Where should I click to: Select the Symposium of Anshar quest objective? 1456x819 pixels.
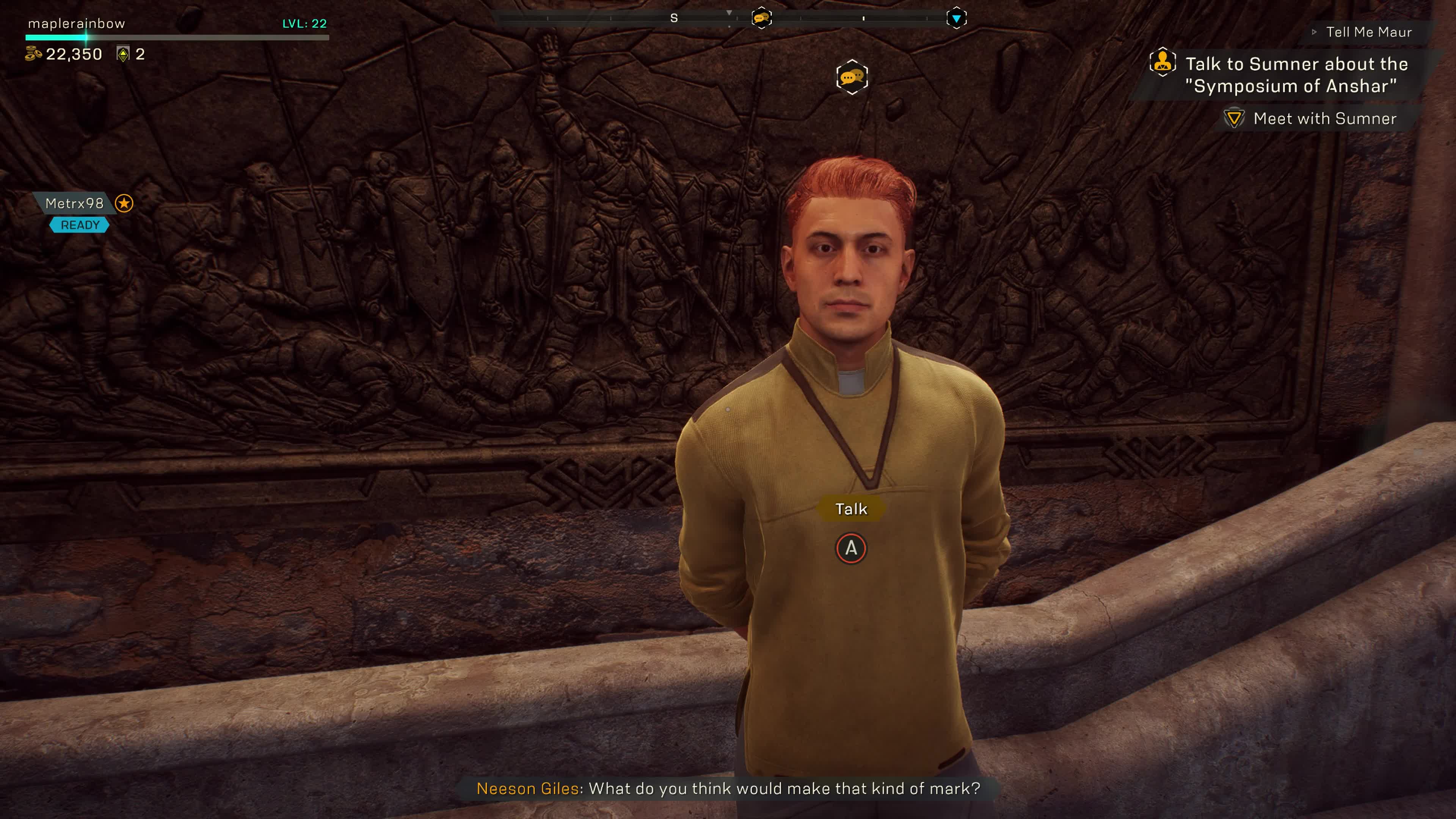[x=1296, y=75]
